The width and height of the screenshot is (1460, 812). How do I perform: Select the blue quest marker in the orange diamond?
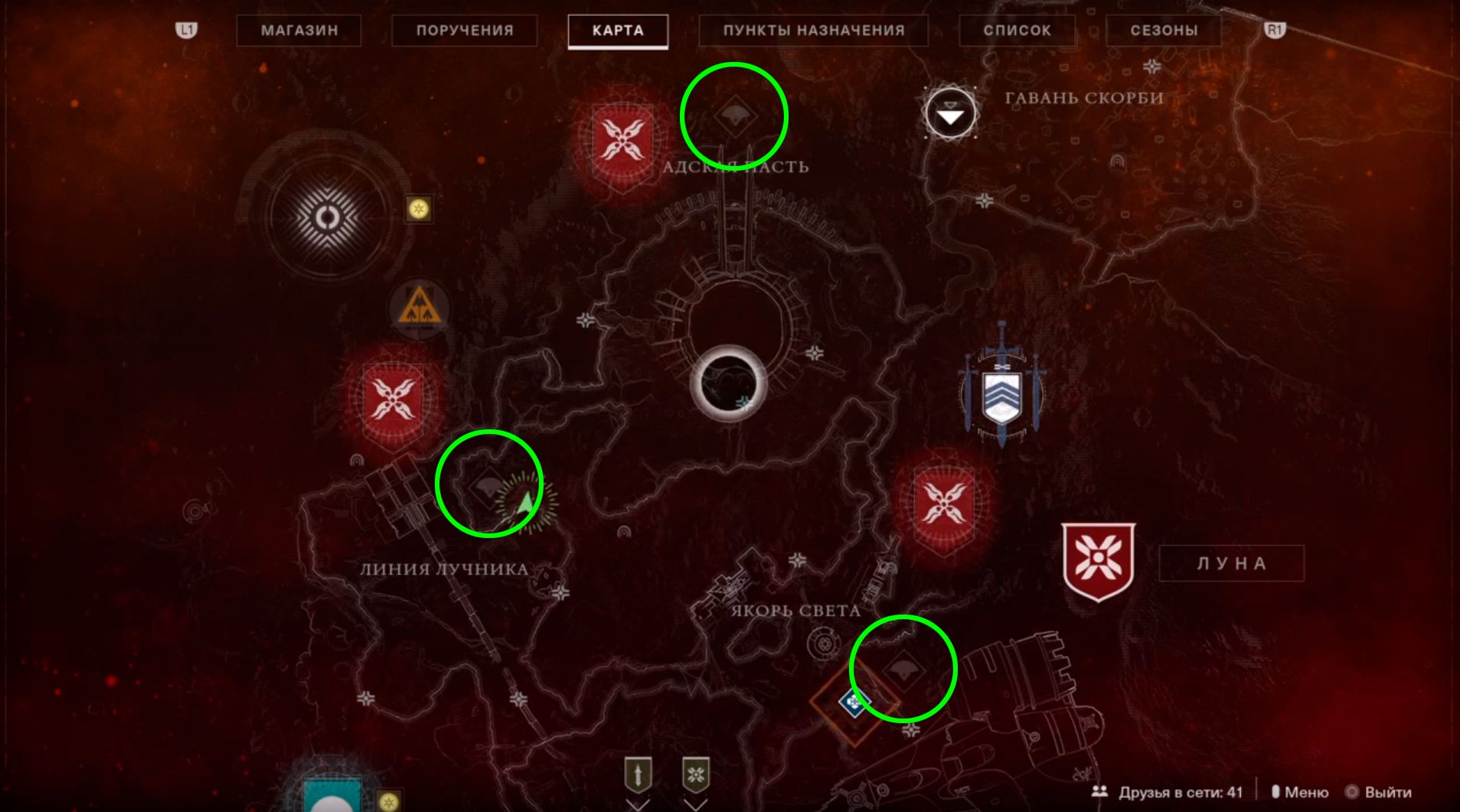pos(854,701)
